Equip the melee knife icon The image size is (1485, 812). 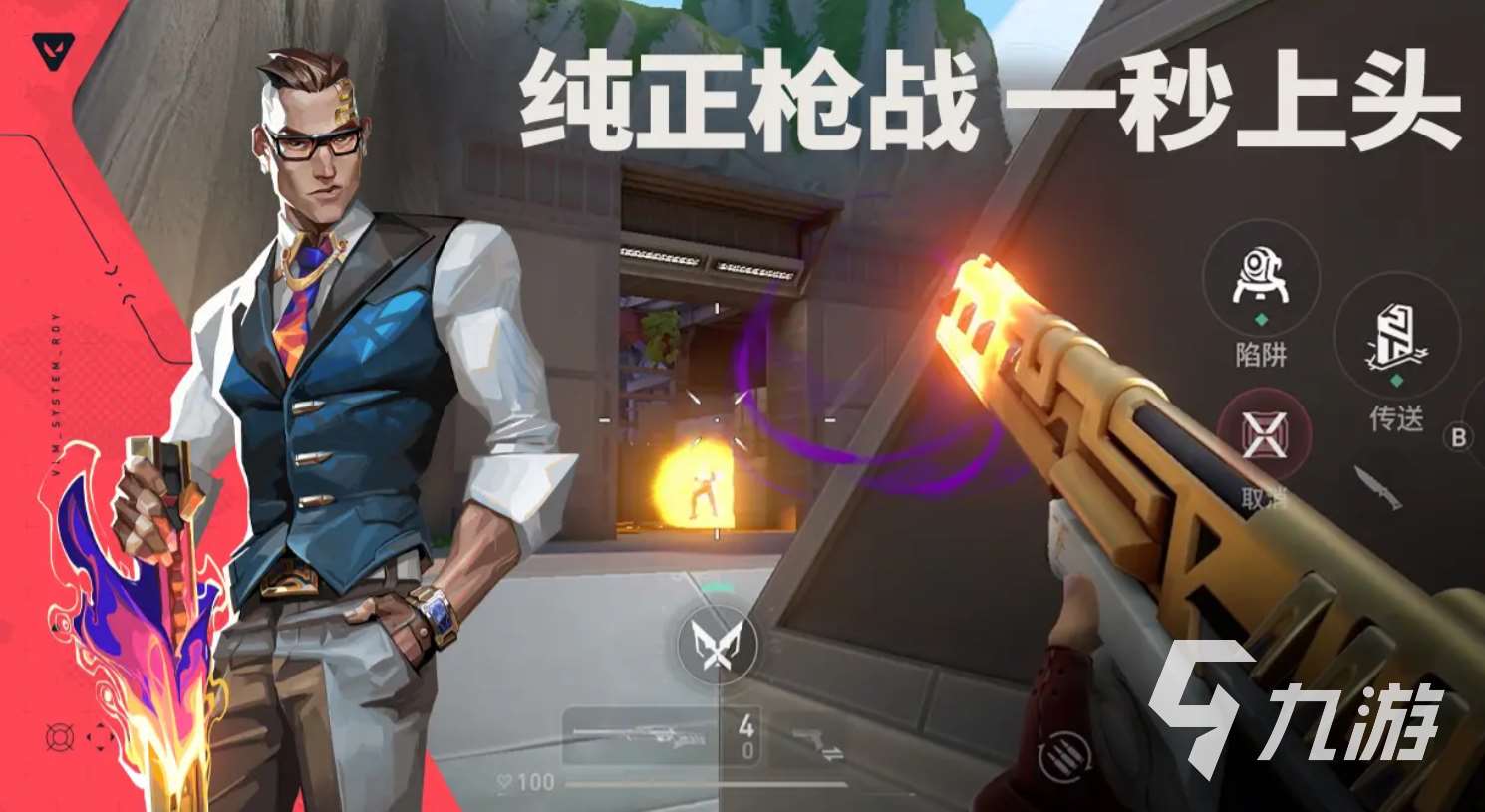click(1376, 488)
